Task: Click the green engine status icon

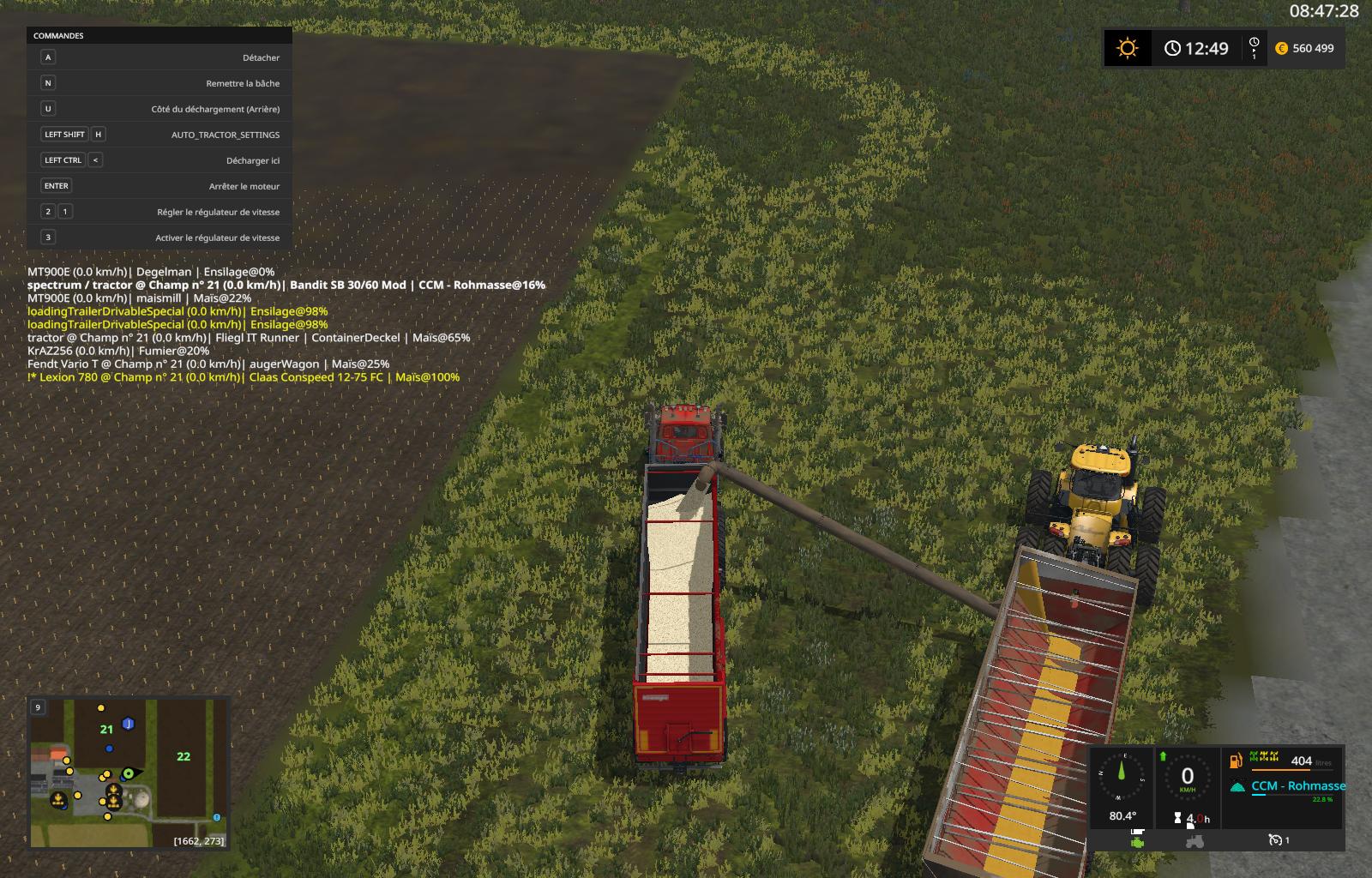Action: [1137, 841]
